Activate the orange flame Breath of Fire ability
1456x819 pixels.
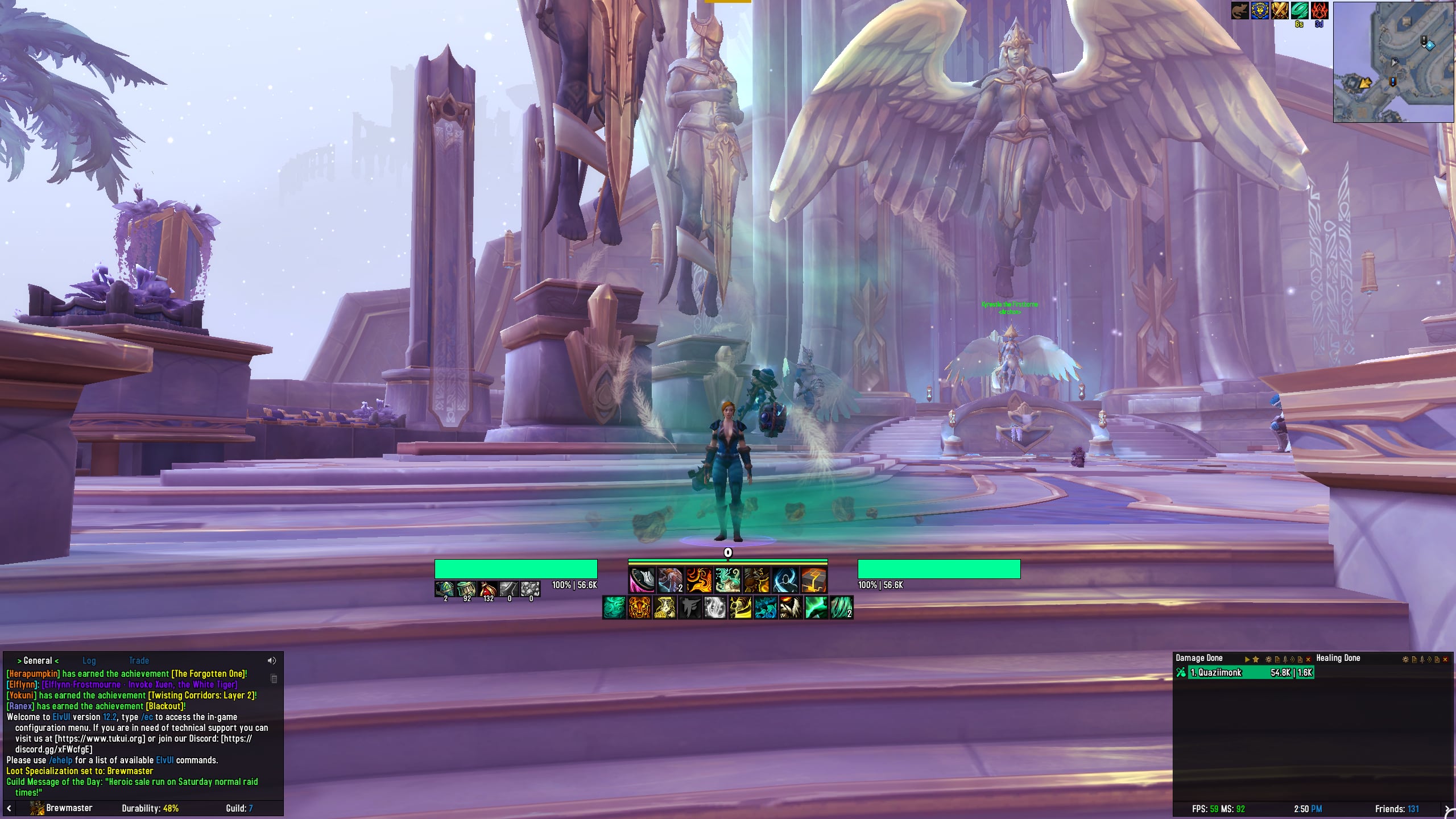(x=699, y=581)
